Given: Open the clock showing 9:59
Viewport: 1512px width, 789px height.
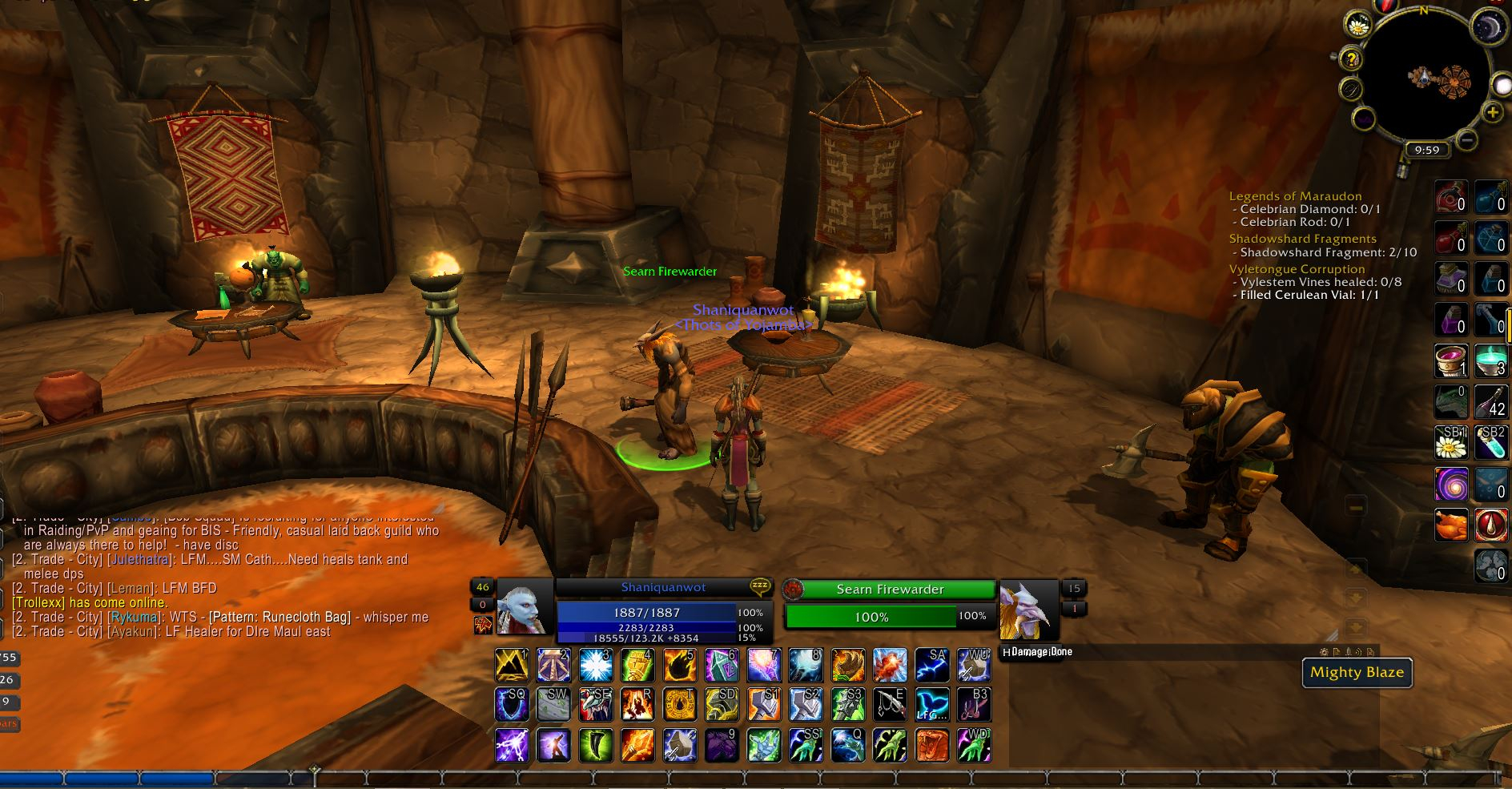Looking at the screenshot, I should tap(1426, 150).
